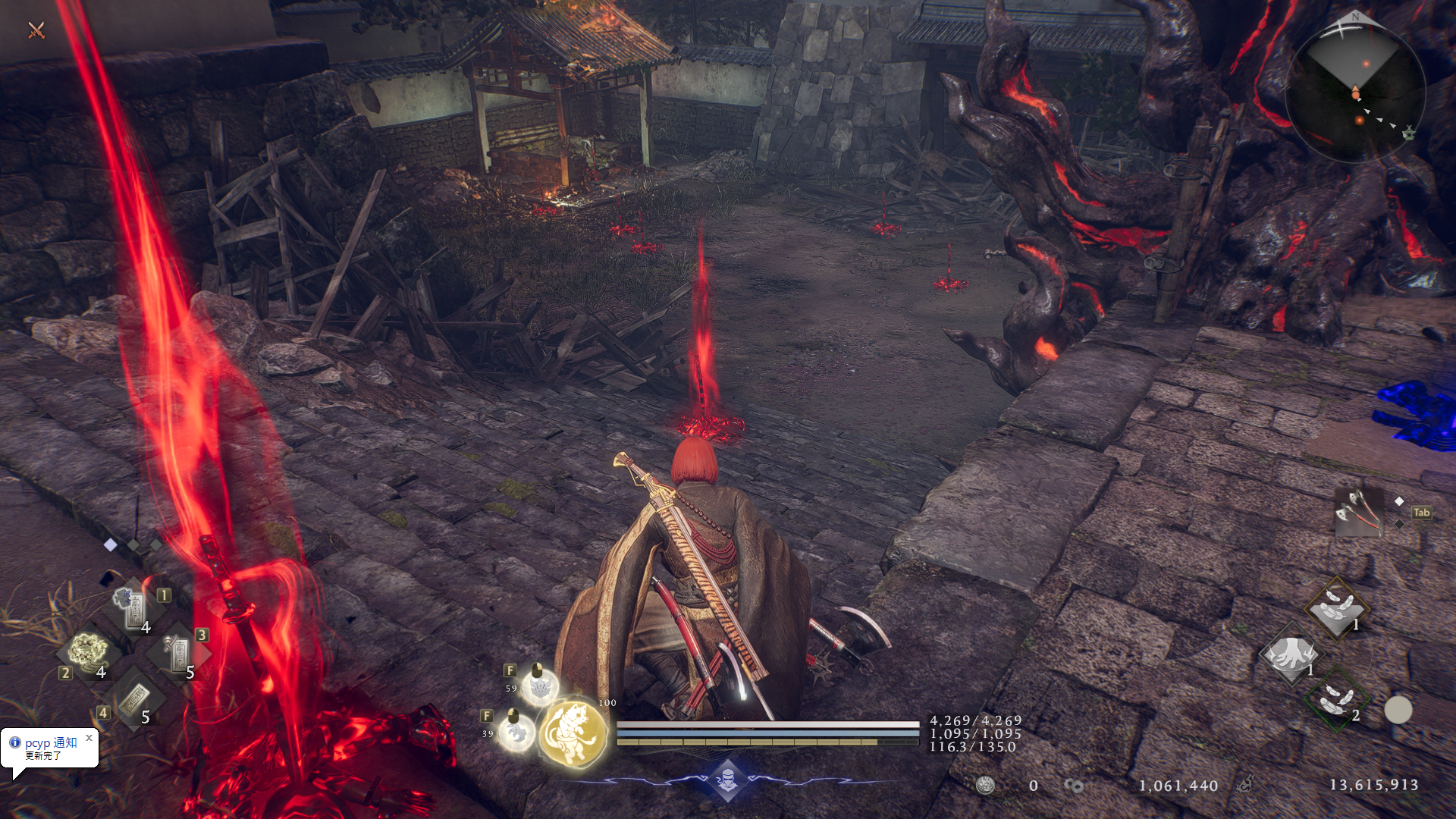Activate the golden cat guardian spirit emblem
Viewport: 1456px width, 819px height.
tap(573, 733)
